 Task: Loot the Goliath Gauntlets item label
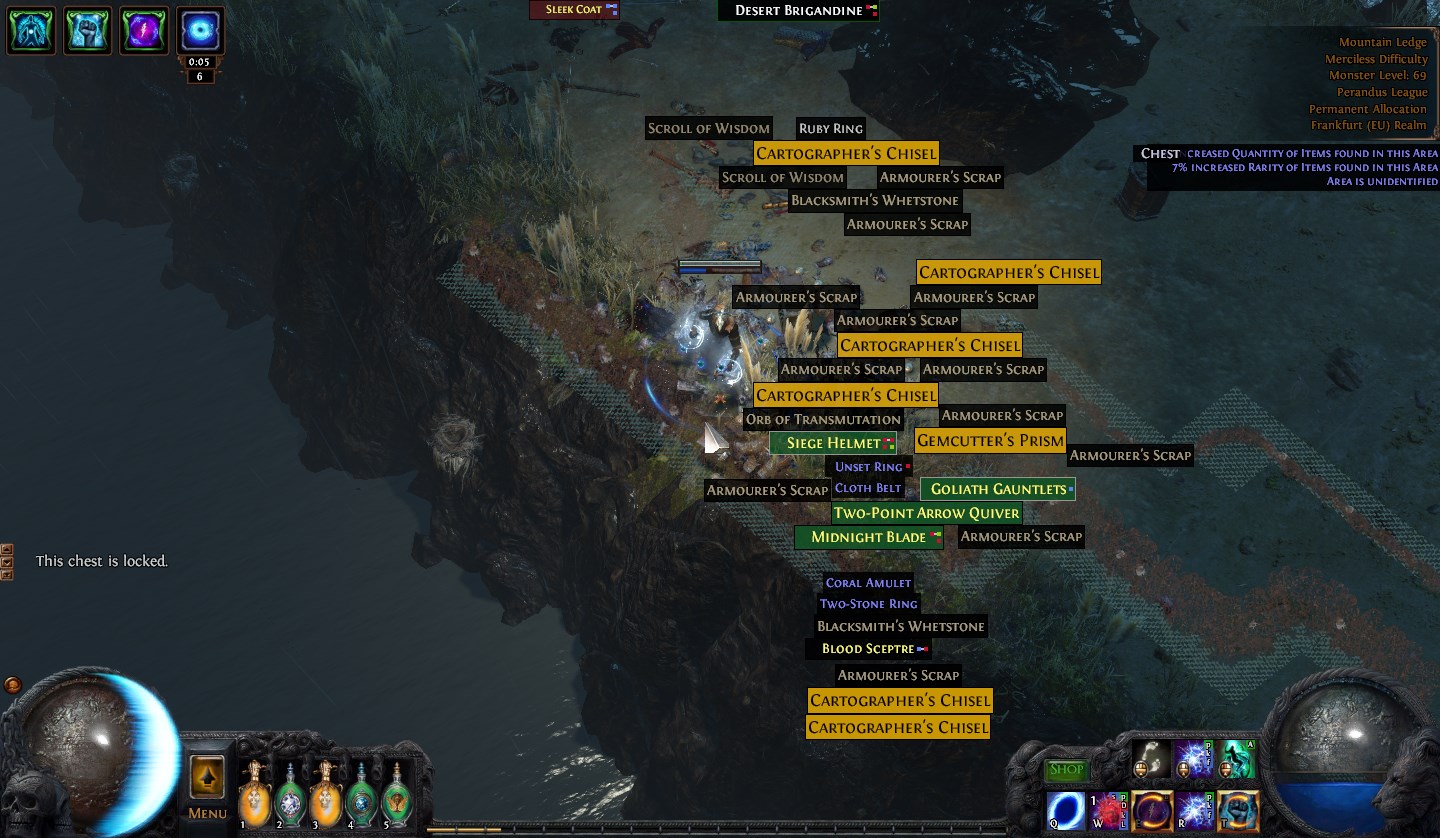tap(998, 489)
